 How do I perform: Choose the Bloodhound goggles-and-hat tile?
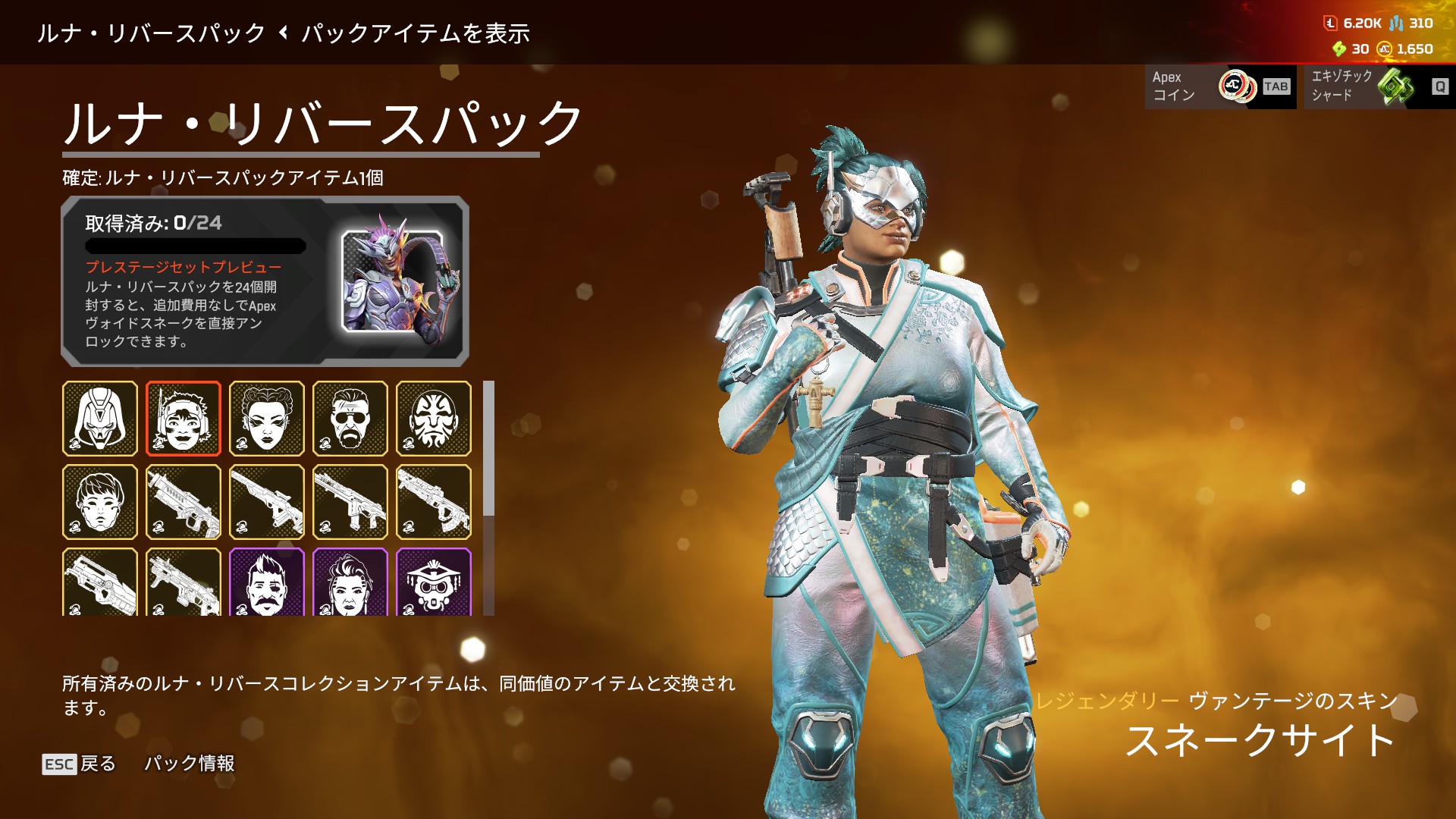point(434,582)
